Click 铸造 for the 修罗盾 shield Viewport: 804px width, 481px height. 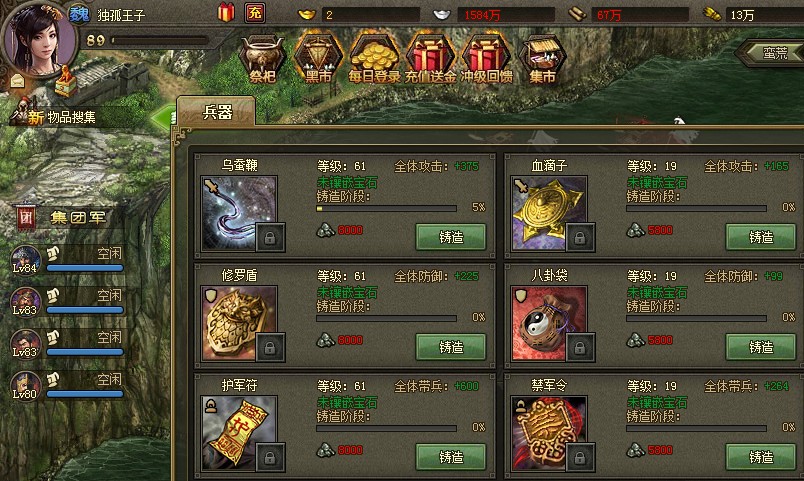[451, 347]
